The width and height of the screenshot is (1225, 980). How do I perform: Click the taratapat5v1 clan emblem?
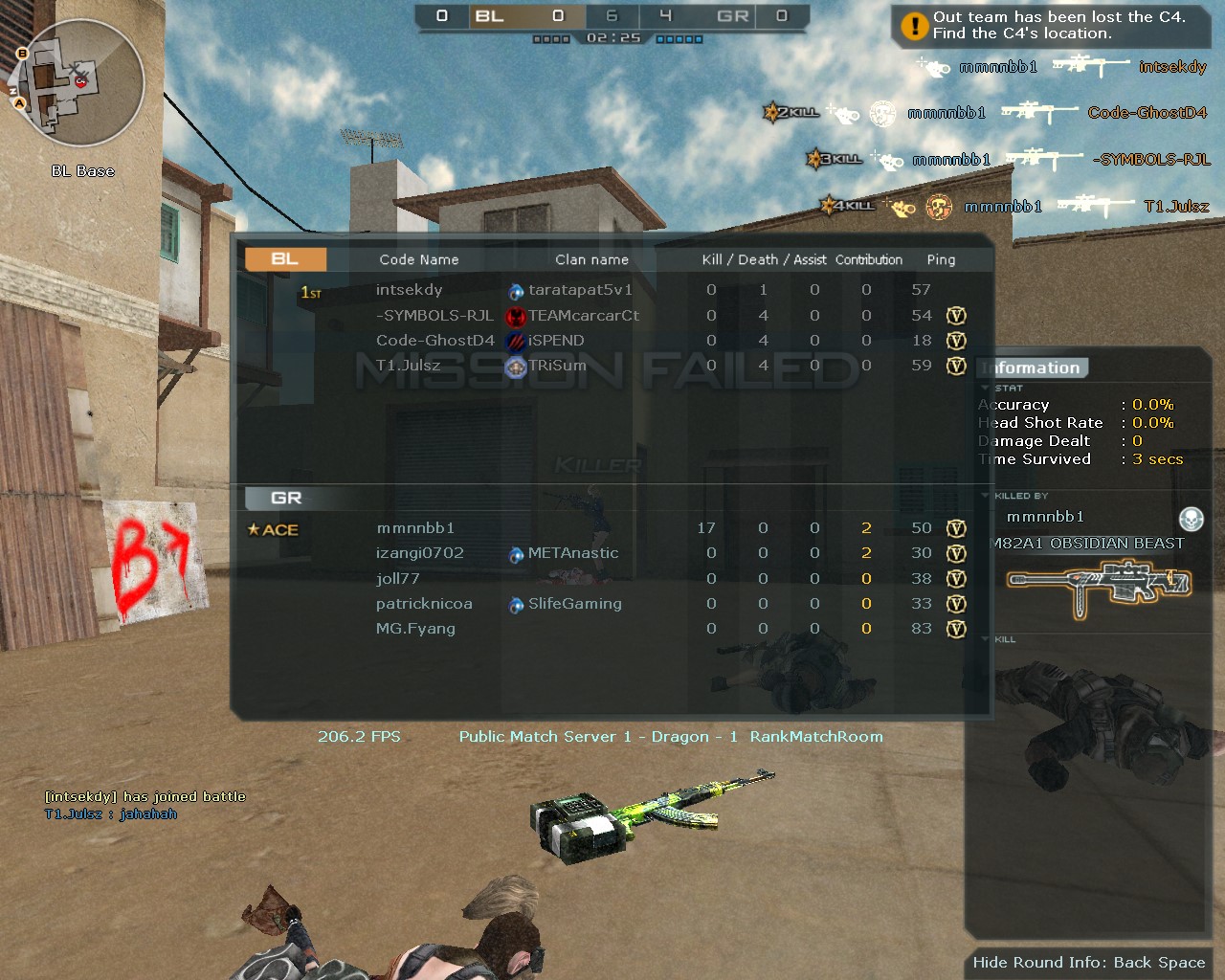pos(514,291)
